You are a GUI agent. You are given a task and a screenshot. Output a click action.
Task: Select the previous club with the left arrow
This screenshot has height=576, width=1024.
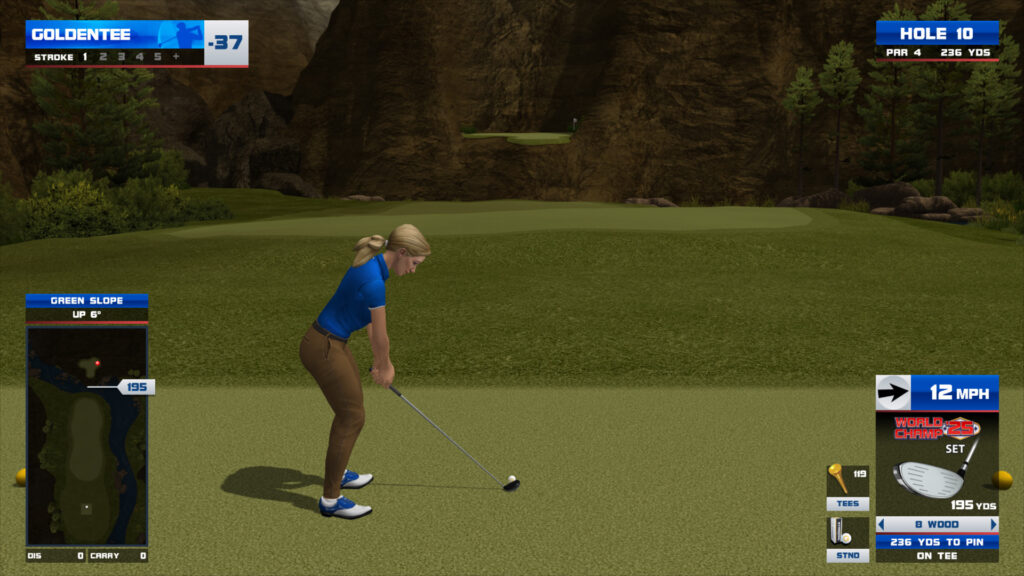coord(881,524)
